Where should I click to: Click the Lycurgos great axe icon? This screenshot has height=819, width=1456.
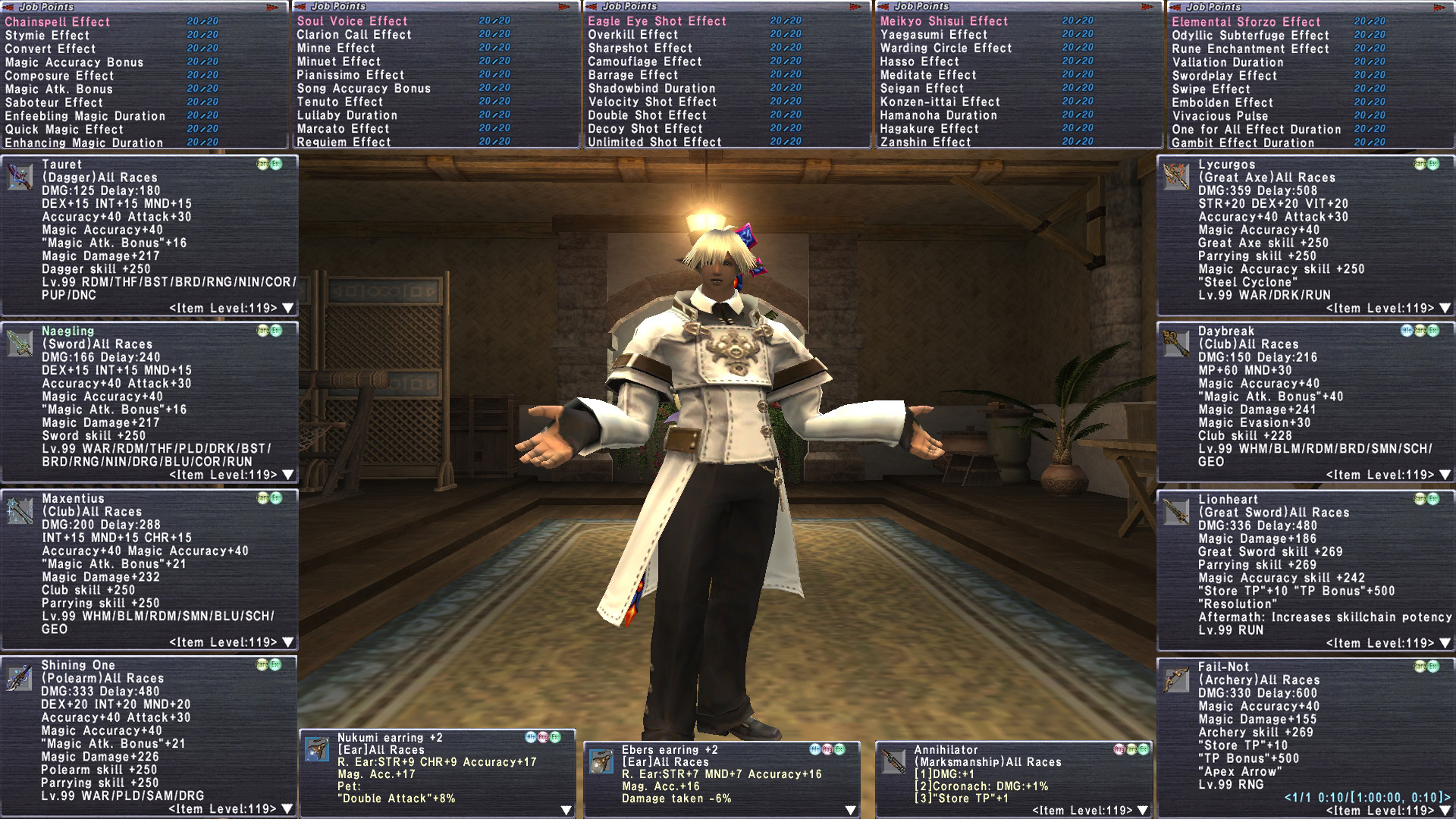(1176, 177)
